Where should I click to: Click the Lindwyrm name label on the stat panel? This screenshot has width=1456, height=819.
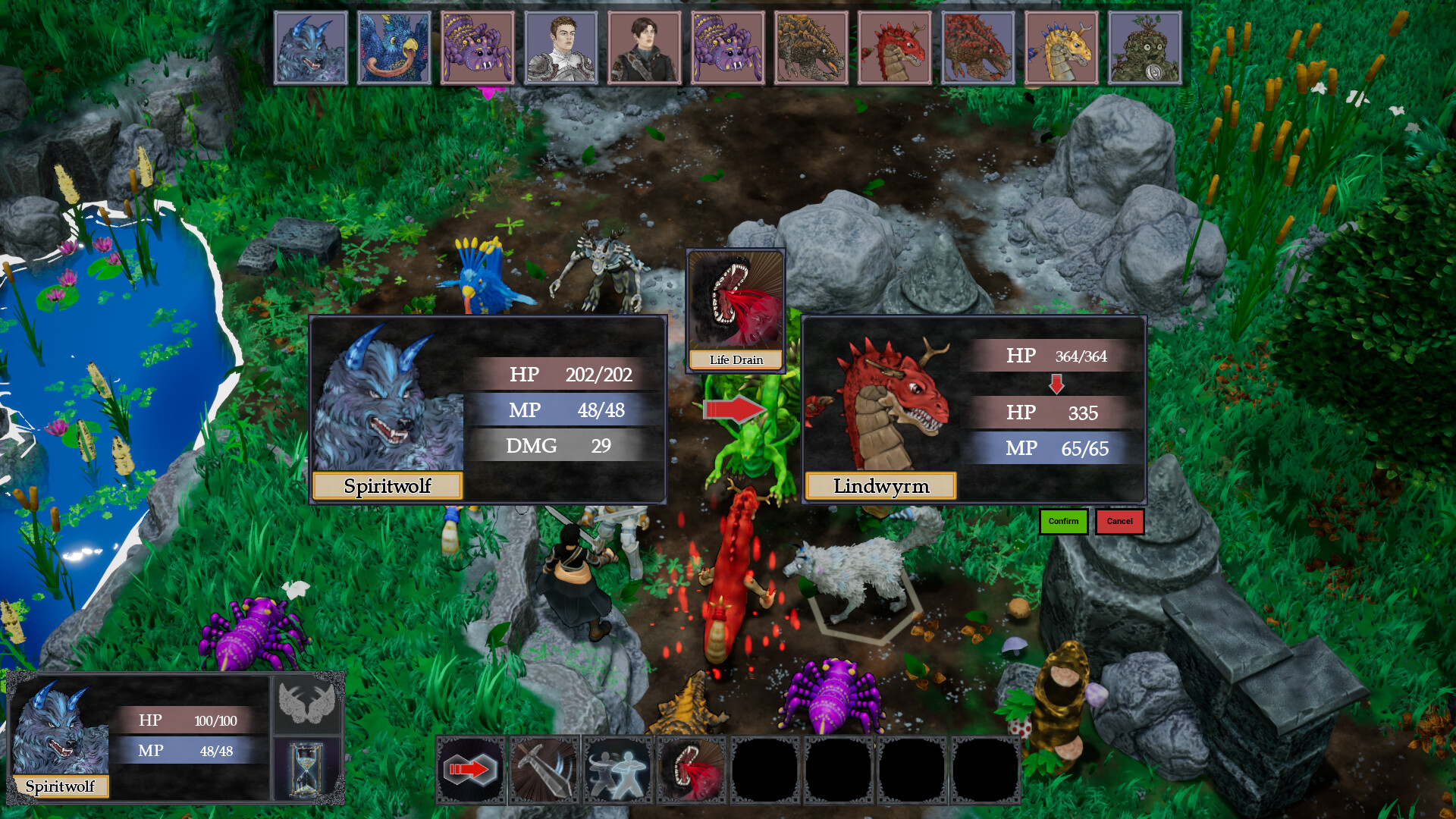pos(880,486)
